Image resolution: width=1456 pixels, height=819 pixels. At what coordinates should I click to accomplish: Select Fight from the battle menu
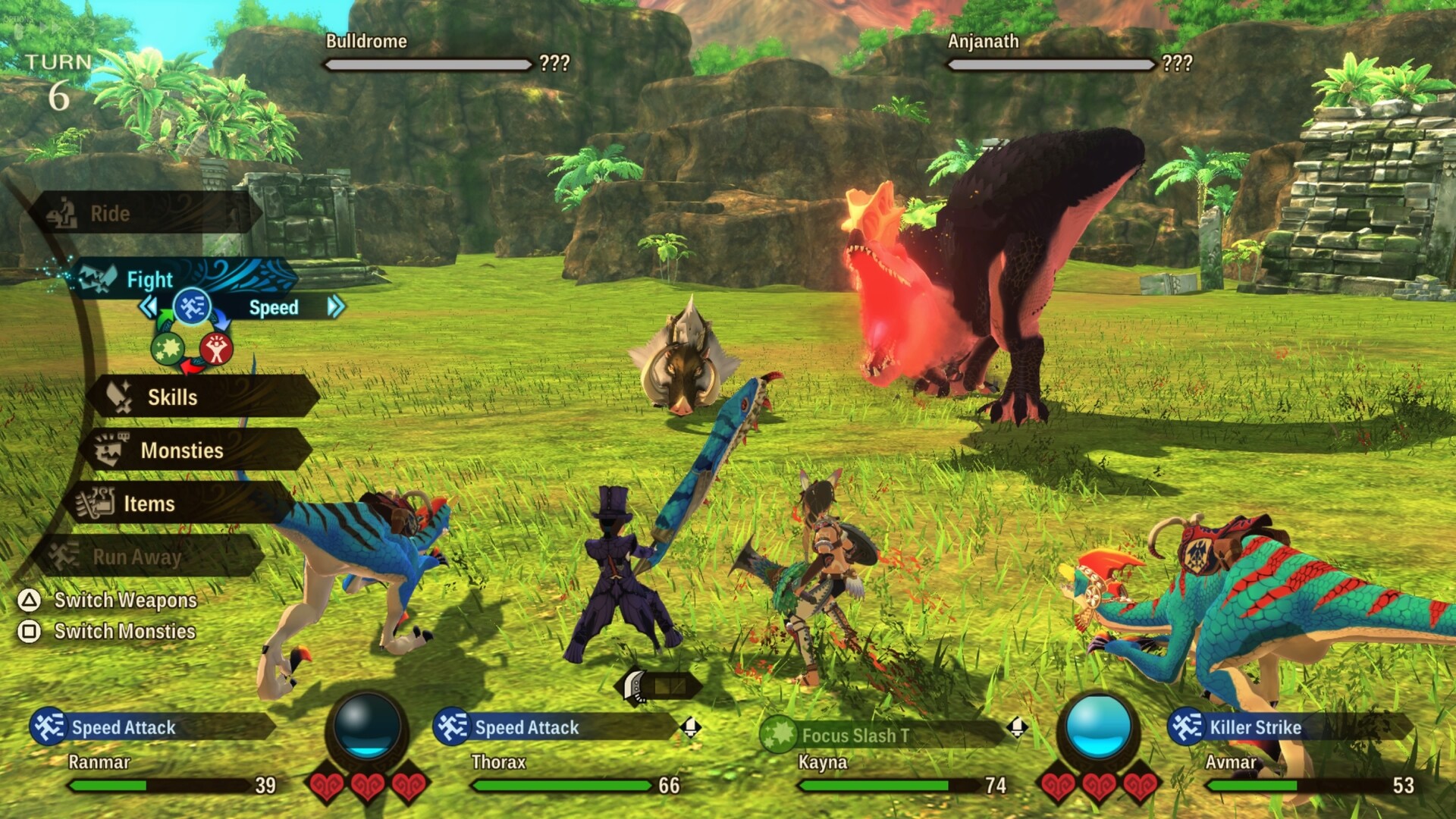tap(149, 279)
